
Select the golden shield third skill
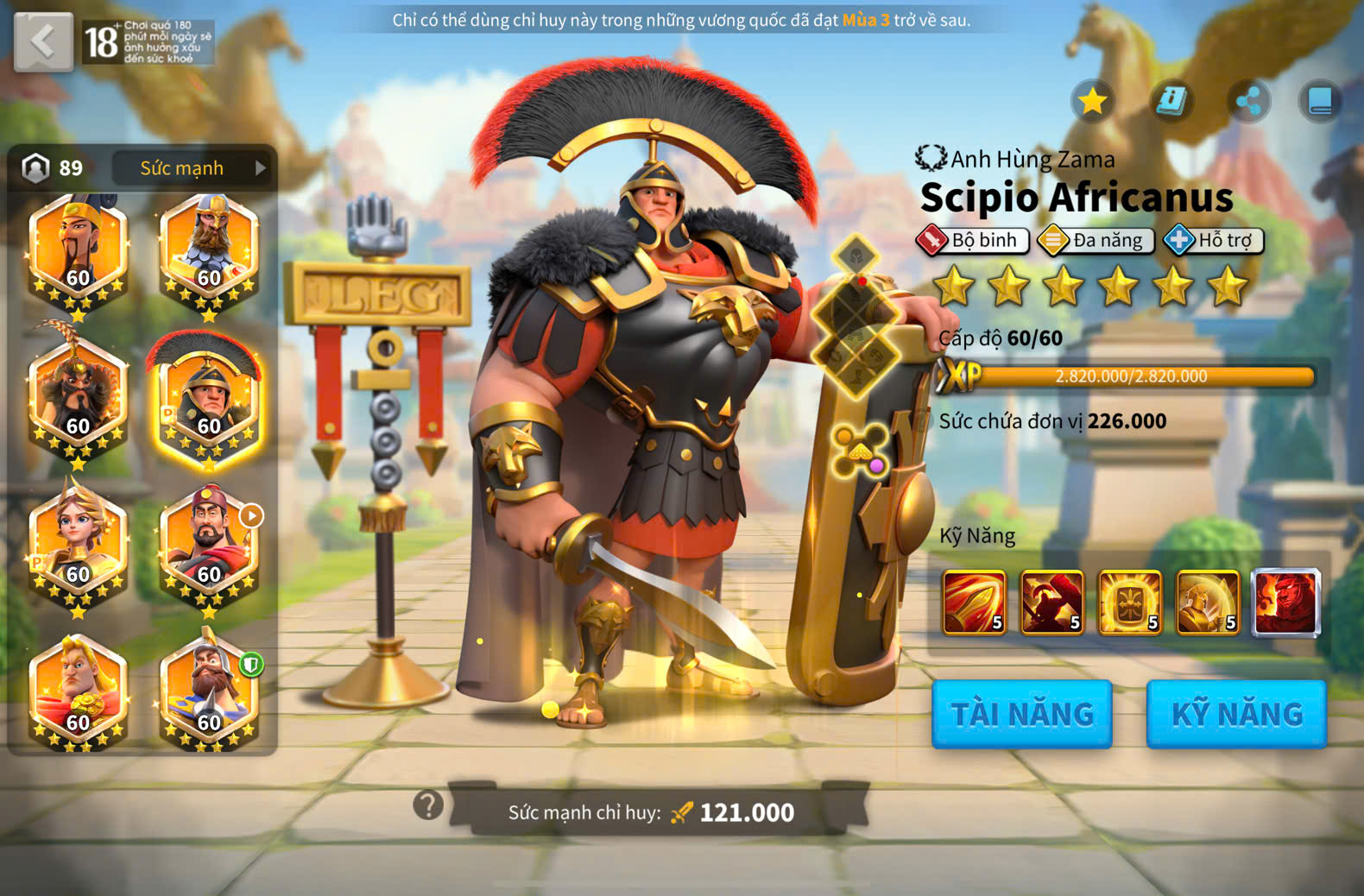click(1129, 602)
